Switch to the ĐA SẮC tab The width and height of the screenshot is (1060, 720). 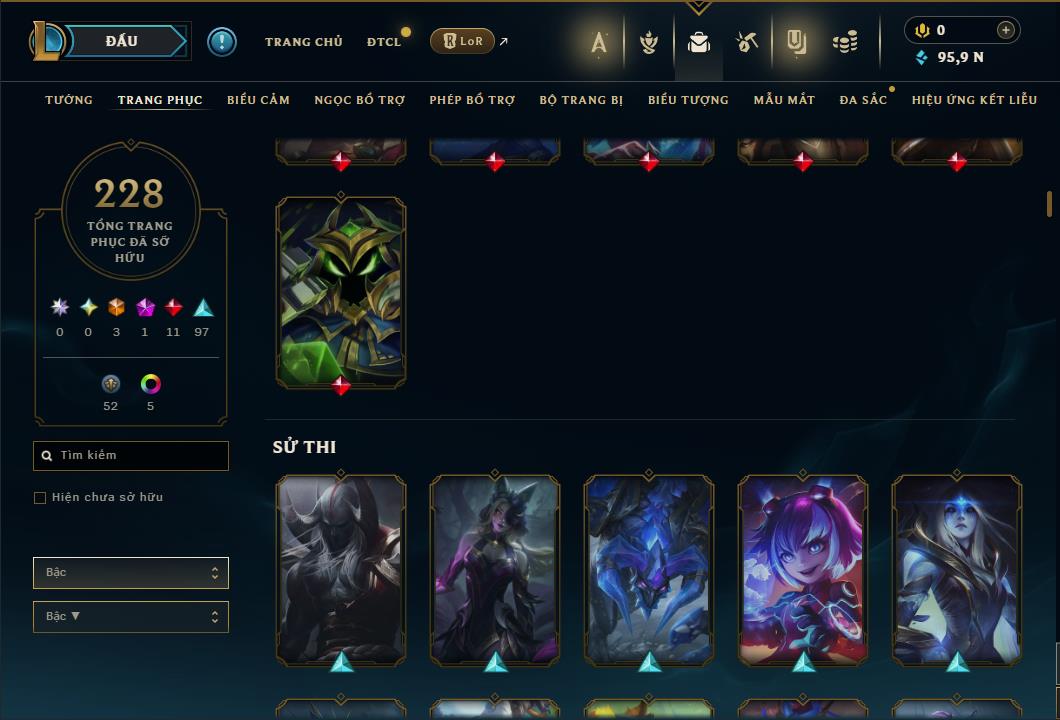pos(863,100)
